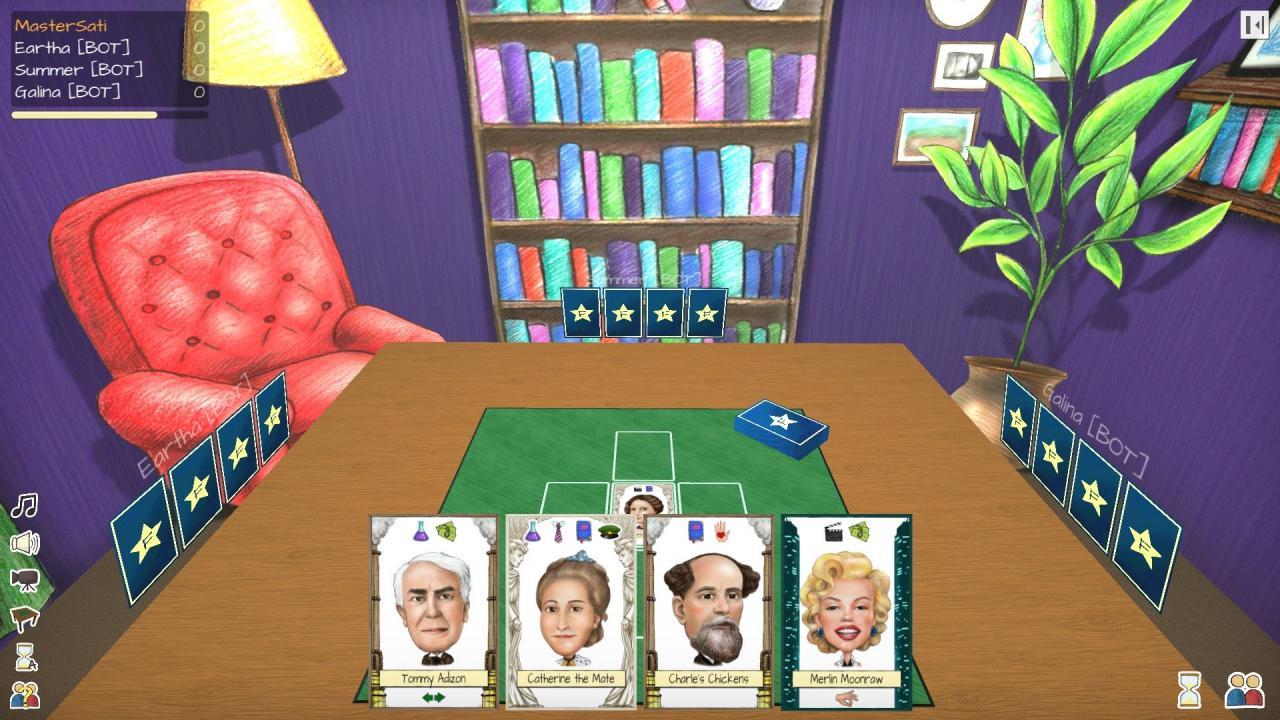
Task: Toggle the sidebar collapse arrow at top right
Action: pos(1253,25)
